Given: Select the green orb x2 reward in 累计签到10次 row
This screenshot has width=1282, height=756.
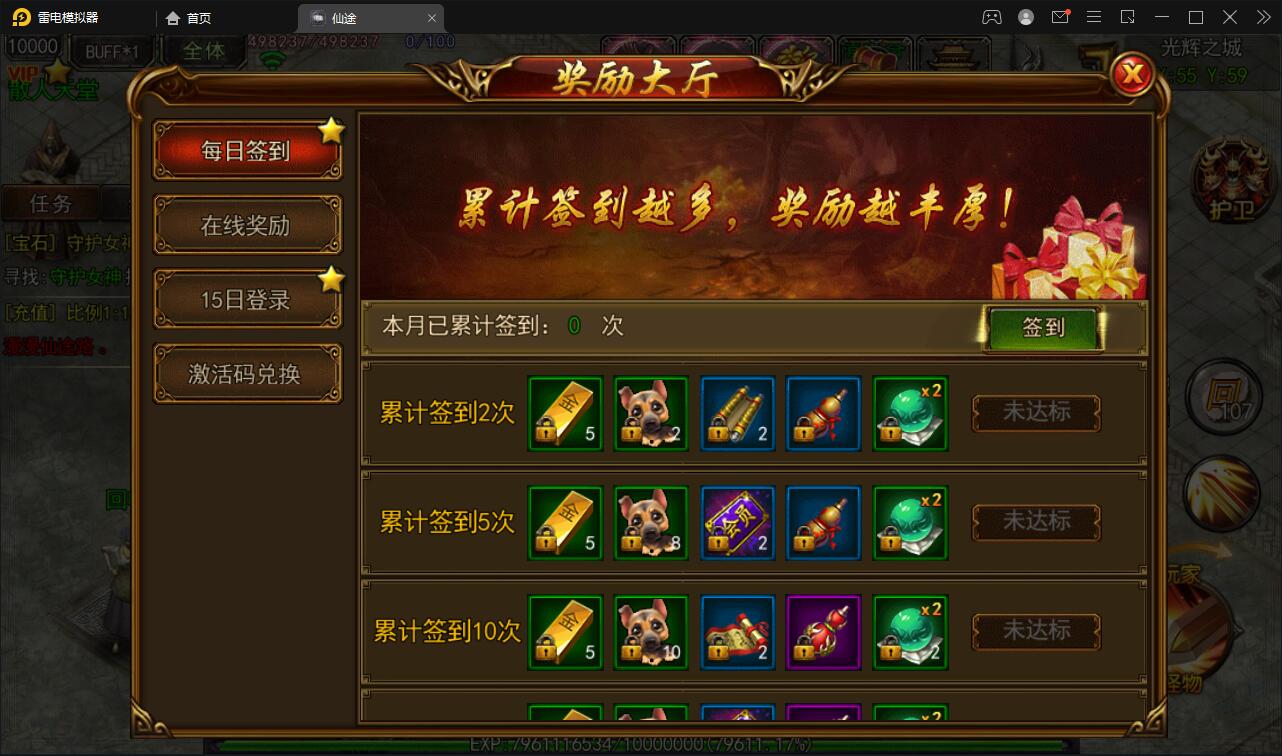Looking at the screenshot, I should [910, 630].
